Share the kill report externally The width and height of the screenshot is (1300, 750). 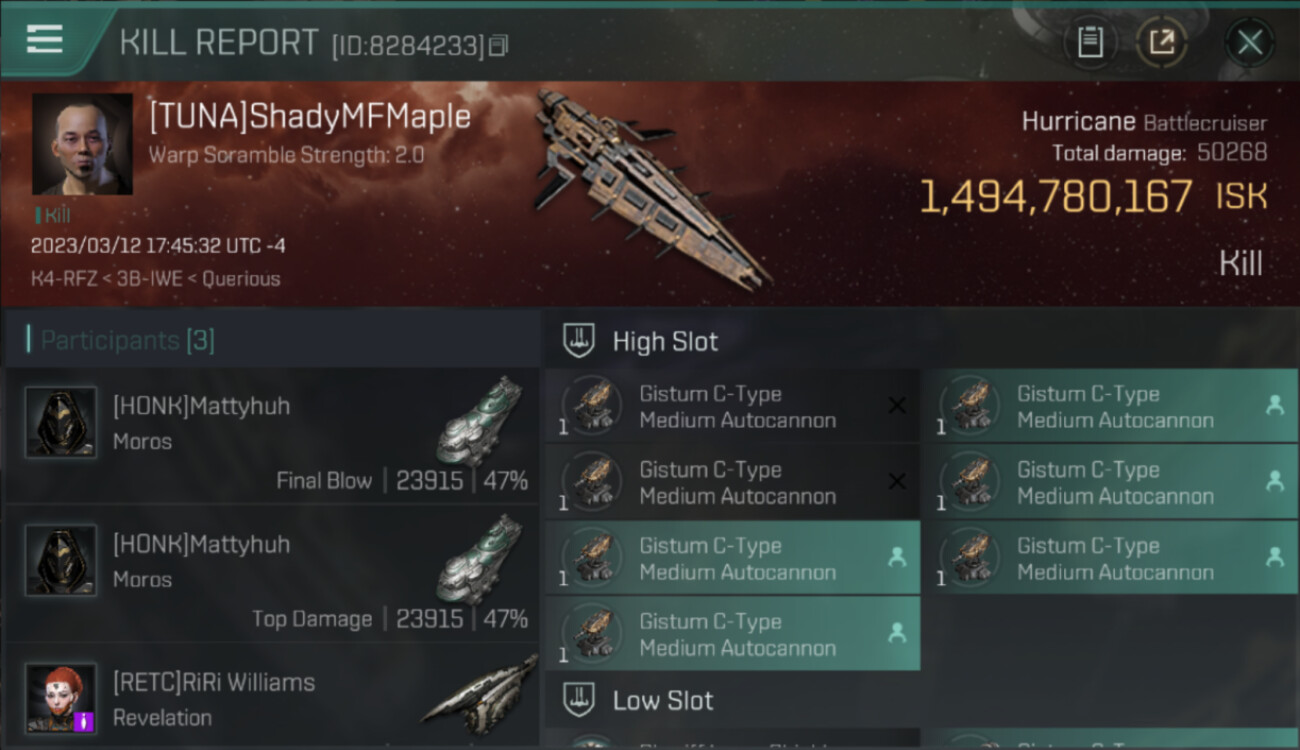(1162, 42)
